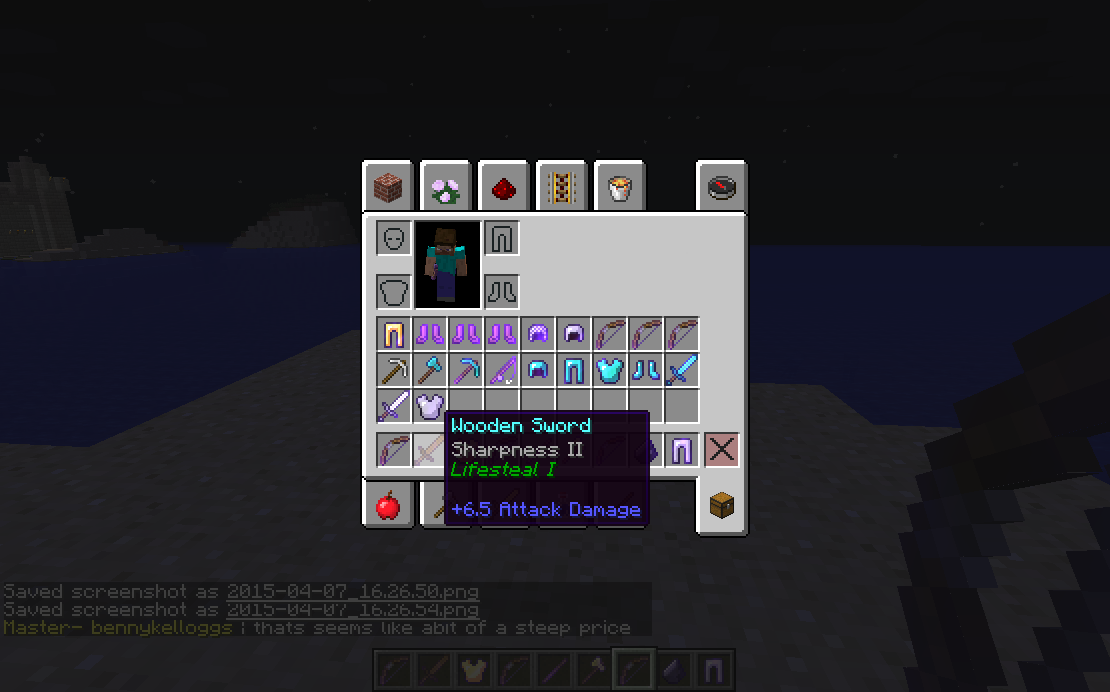Image resolution: width=1110 pixels, height=692 pixels.
Task: Click the empty boots armor slot
Action: pos(502,292)
